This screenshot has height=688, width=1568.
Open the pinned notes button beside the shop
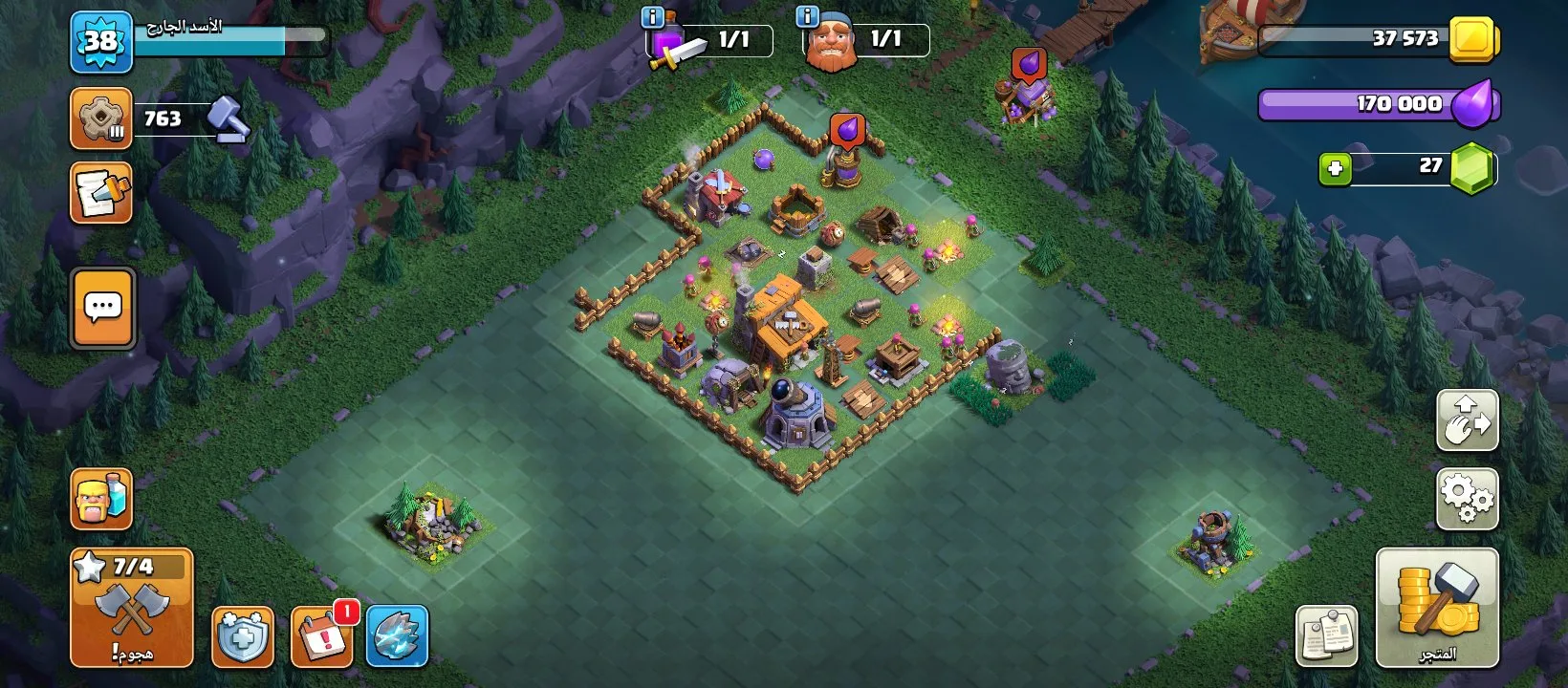pyautogui.click(x=1326, y=635)
